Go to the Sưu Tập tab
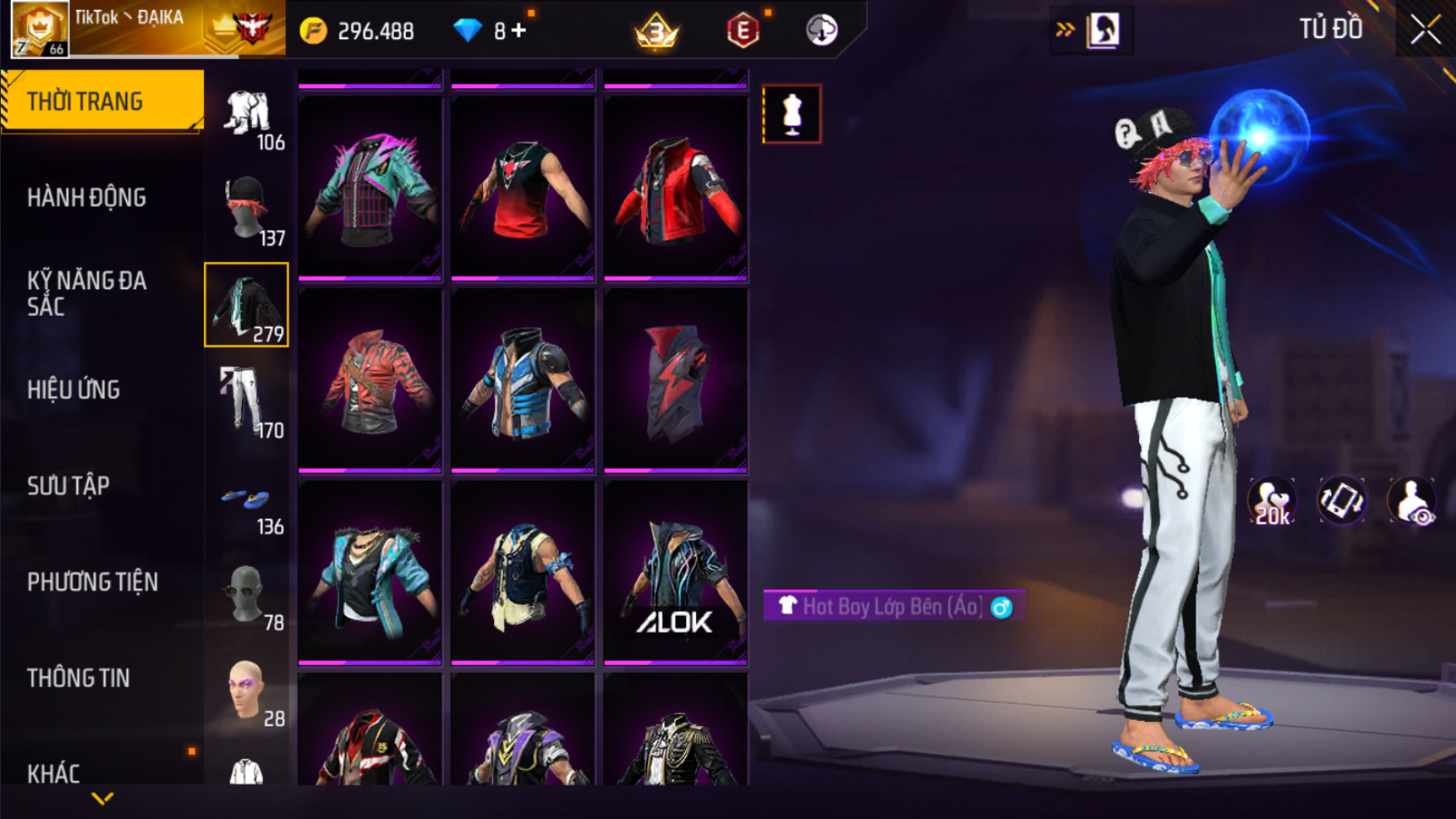The width and height of the screenshot is (1456, 819). pos(68,486)
